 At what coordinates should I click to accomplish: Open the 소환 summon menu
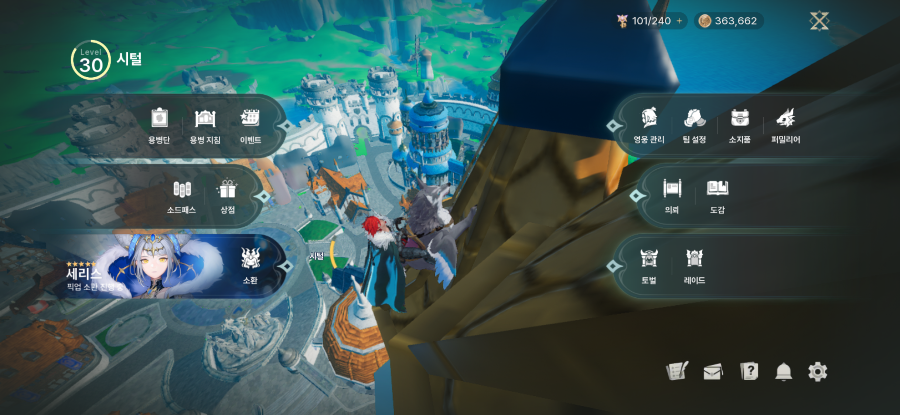click(250, 264)
